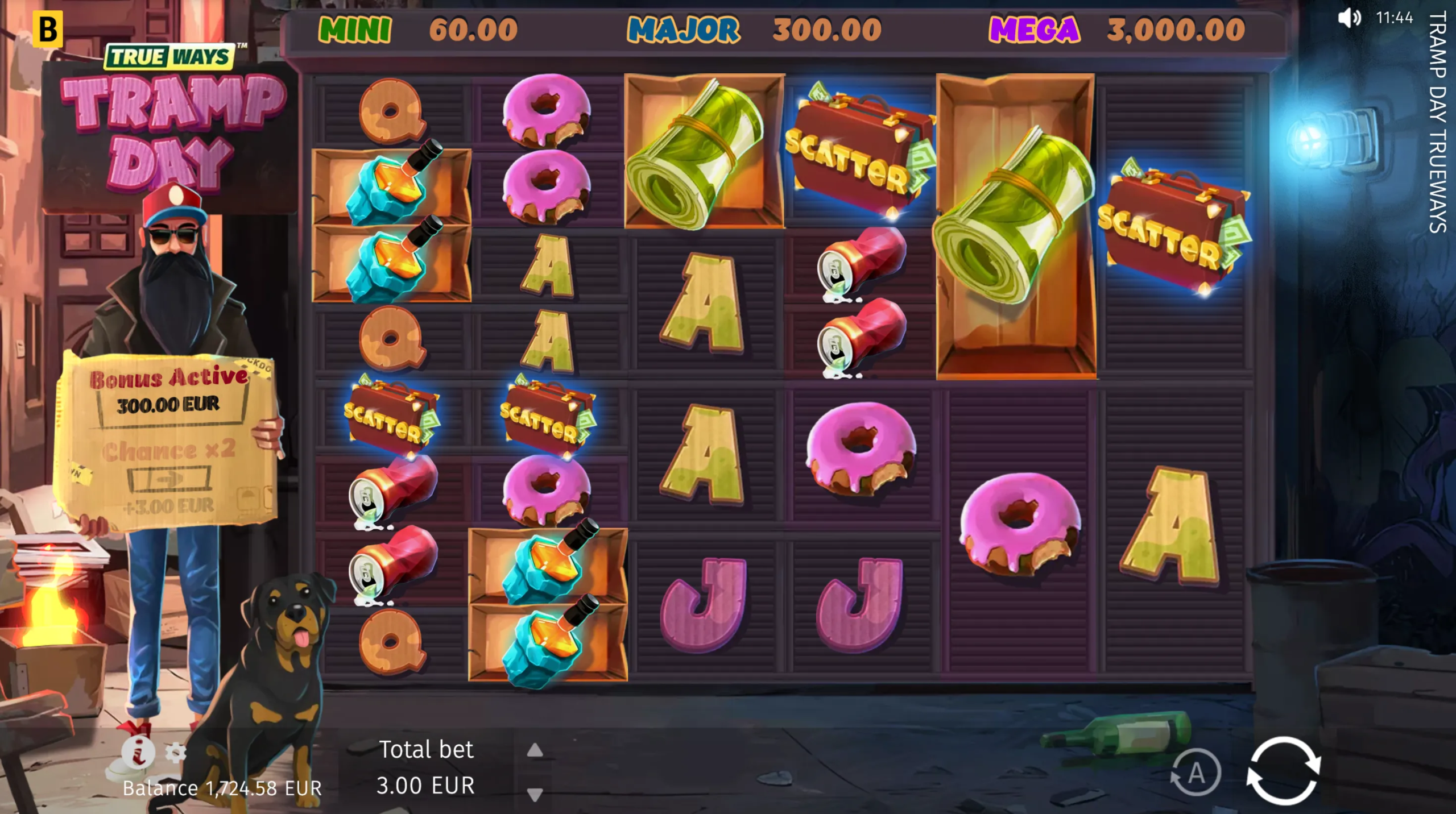The width and height of the screenshot is (1456, 814).
Task: Increase total bet with the up arrow
Action: pyautogui.click(x=535, y=751)
